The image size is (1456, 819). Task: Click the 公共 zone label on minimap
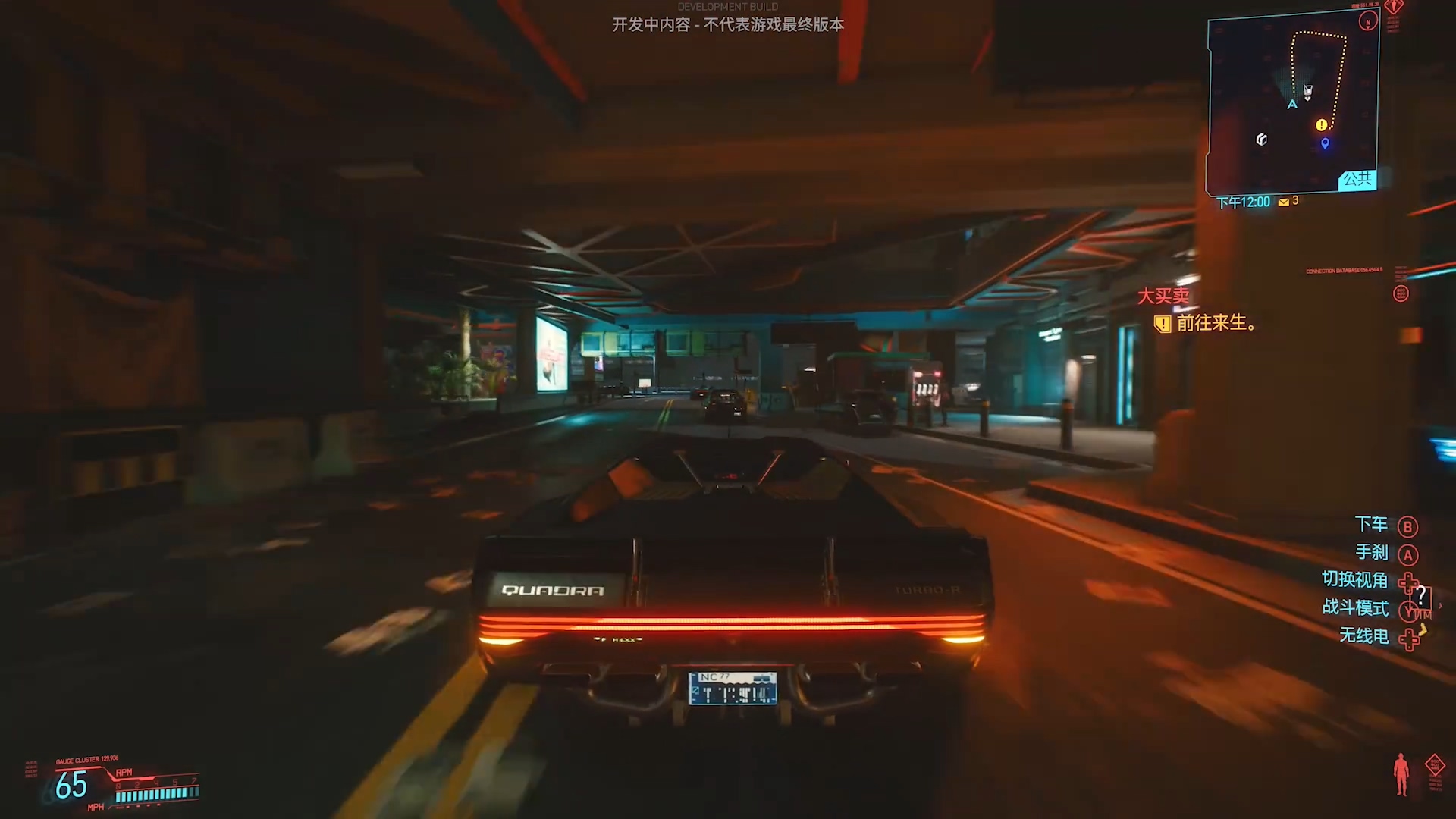coord(1357,180)
